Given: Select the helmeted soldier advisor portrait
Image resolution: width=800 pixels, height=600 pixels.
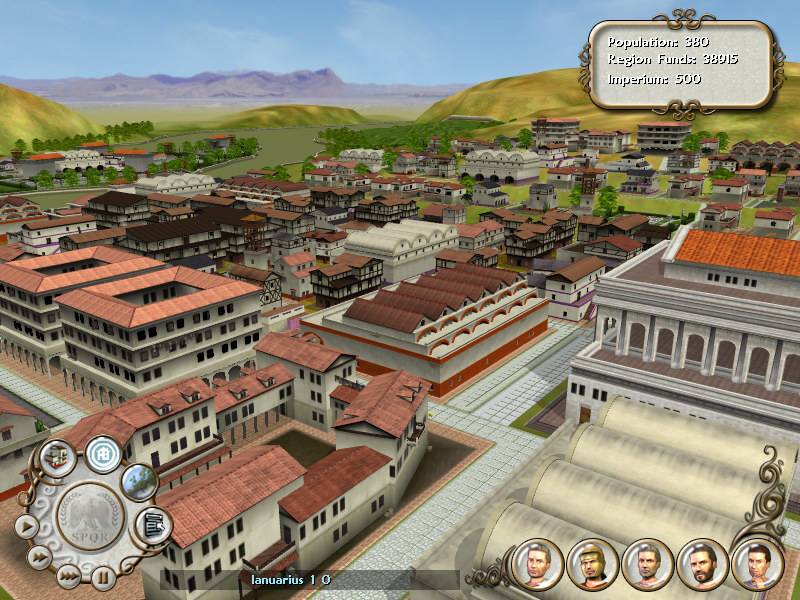Looking at the screenshot, I should pyautogui.click(x=591, y=563).
